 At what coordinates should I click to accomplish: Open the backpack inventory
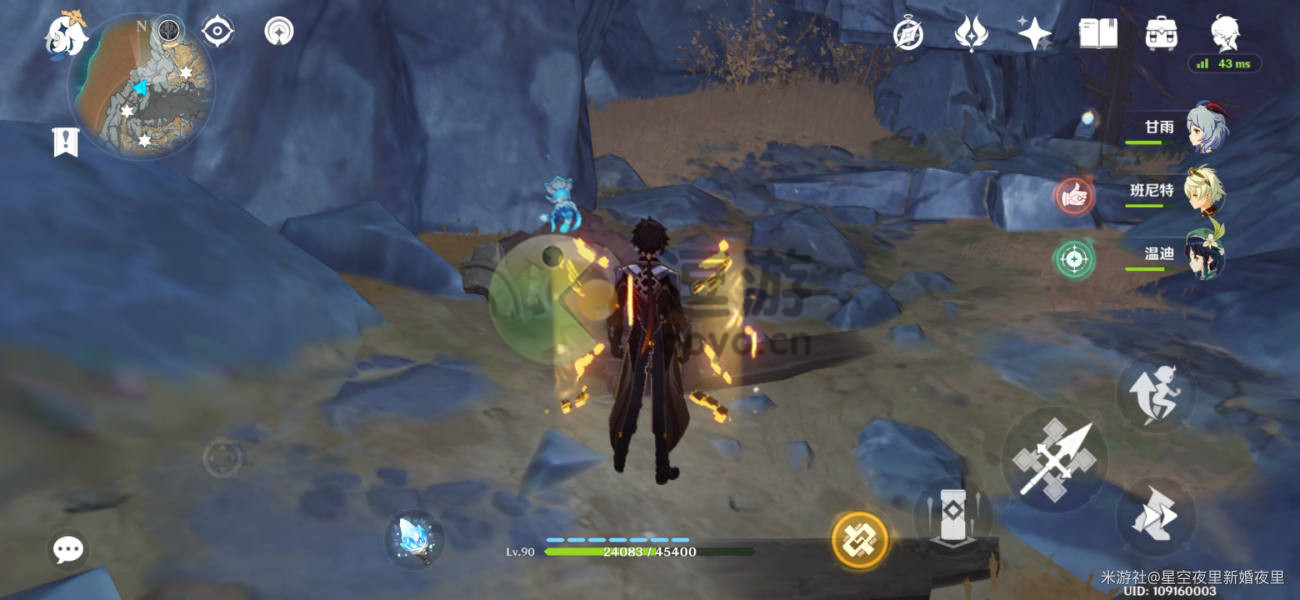pos(1161,34)
